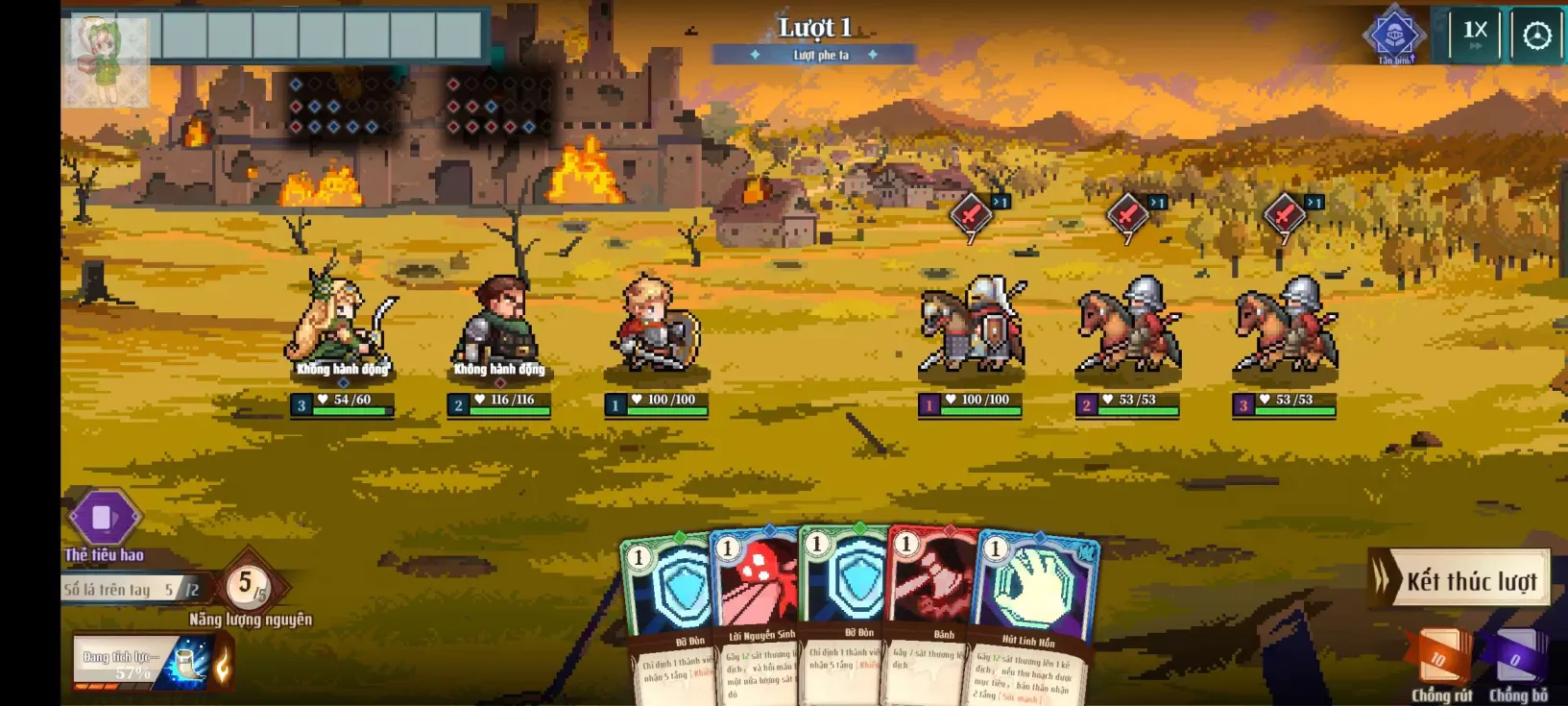Click the flame icon beside the charge meter
The width and height of the screenshot is (1568, 706).
[225, 664]
